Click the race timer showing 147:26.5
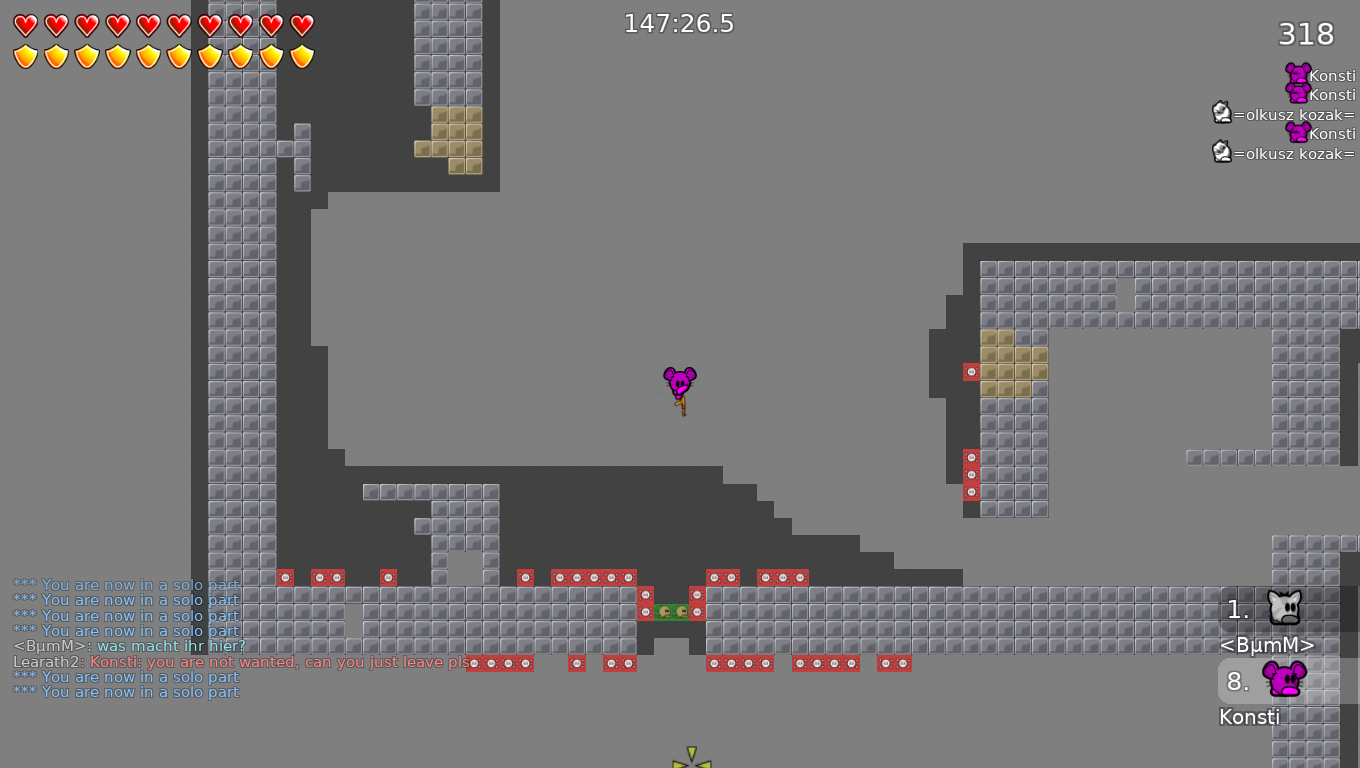Screen dimensions: 1360x768 (677, 22)
